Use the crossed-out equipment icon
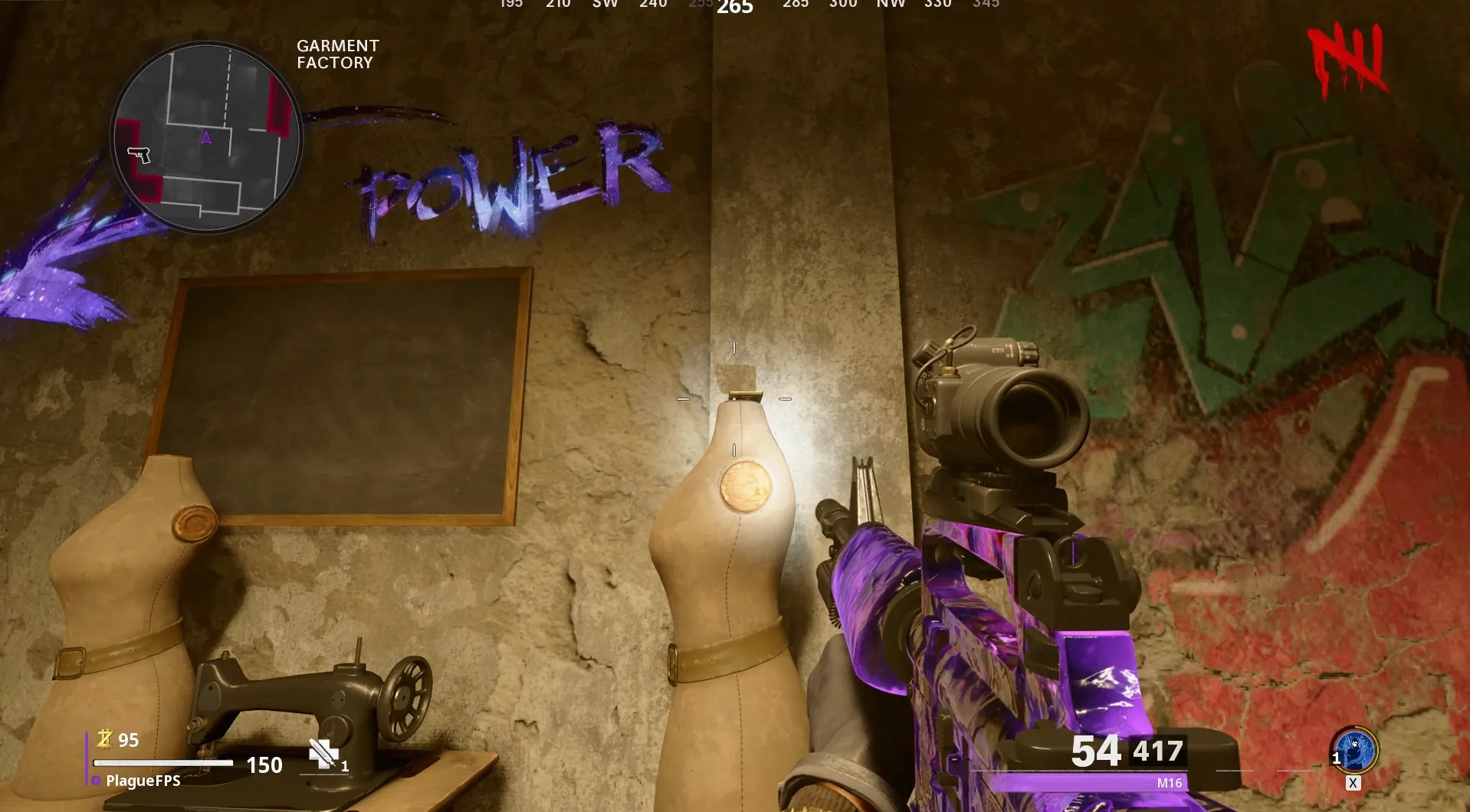1470x812 pixels. point(323,754)
